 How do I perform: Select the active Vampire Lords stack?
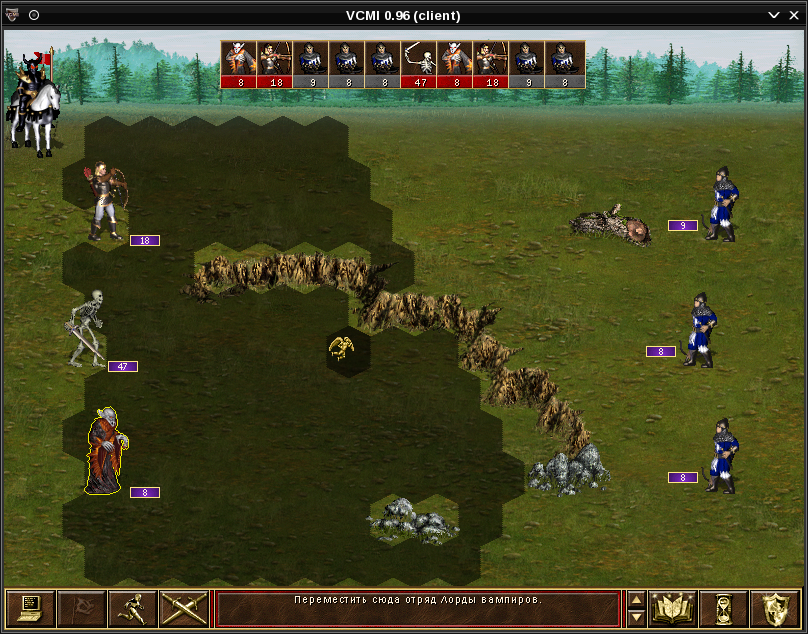pyautogui.click(x=105, y=452)
